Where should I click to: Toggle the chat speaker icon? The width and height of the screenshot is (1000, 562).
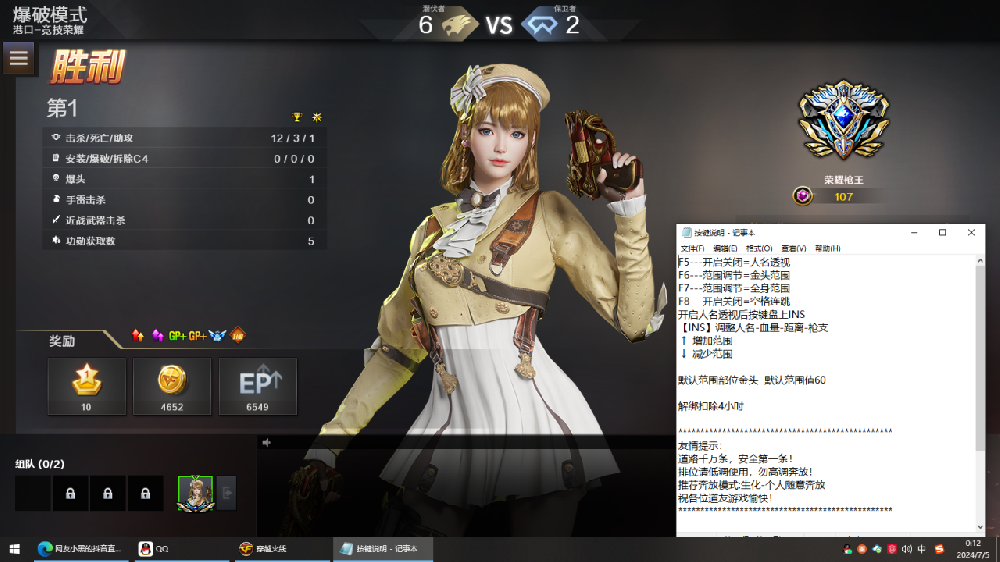point(267,442)
